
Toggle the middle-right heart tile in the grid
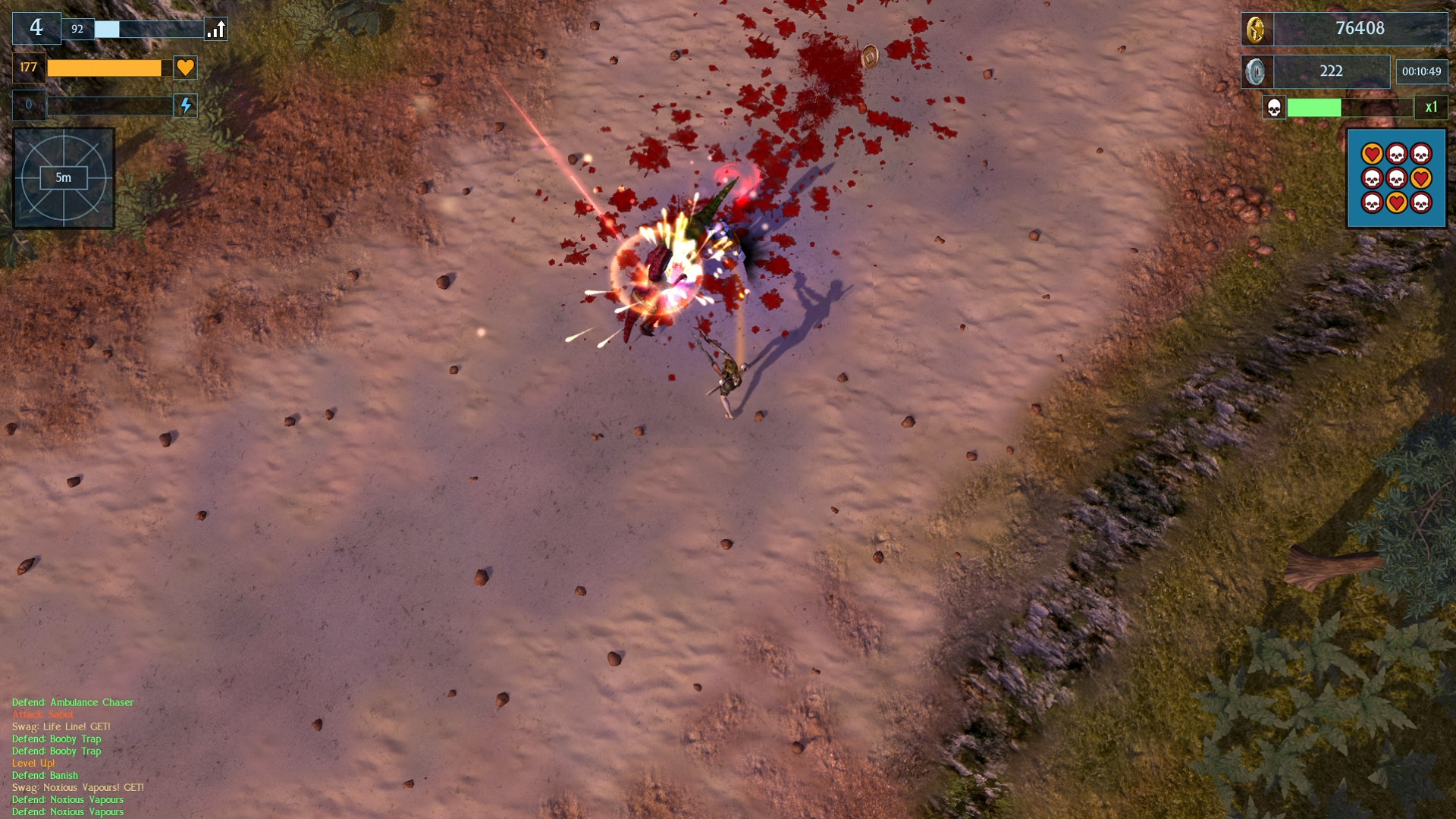point(1422,178)
